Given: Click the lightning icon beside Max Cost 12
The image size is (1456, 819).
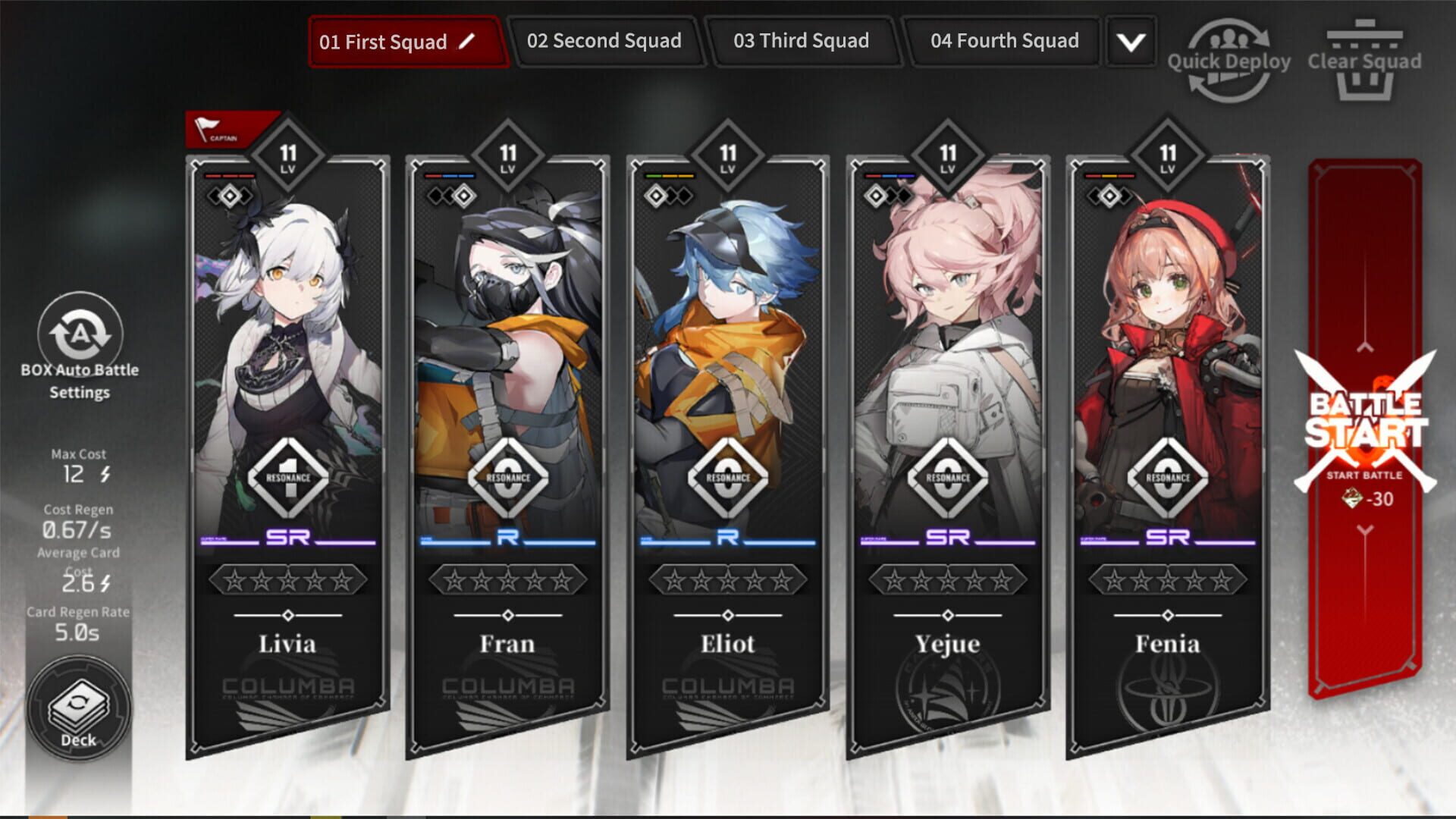Looking at the screenshot, I should pyautogui.click(x=104, y=475).
